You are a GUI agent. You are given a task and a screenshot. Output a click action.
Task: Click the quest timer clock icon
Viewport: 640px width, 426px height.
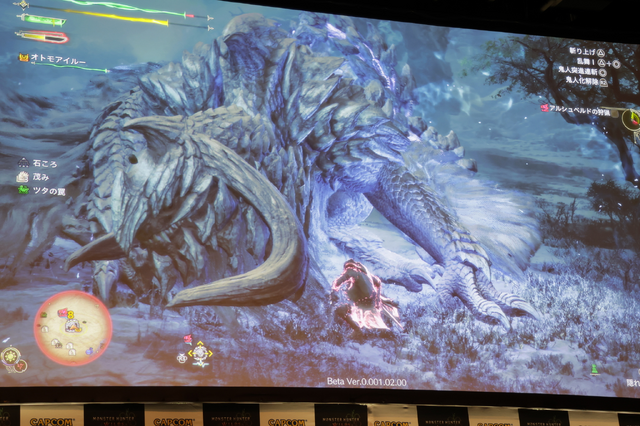[631, 119]
